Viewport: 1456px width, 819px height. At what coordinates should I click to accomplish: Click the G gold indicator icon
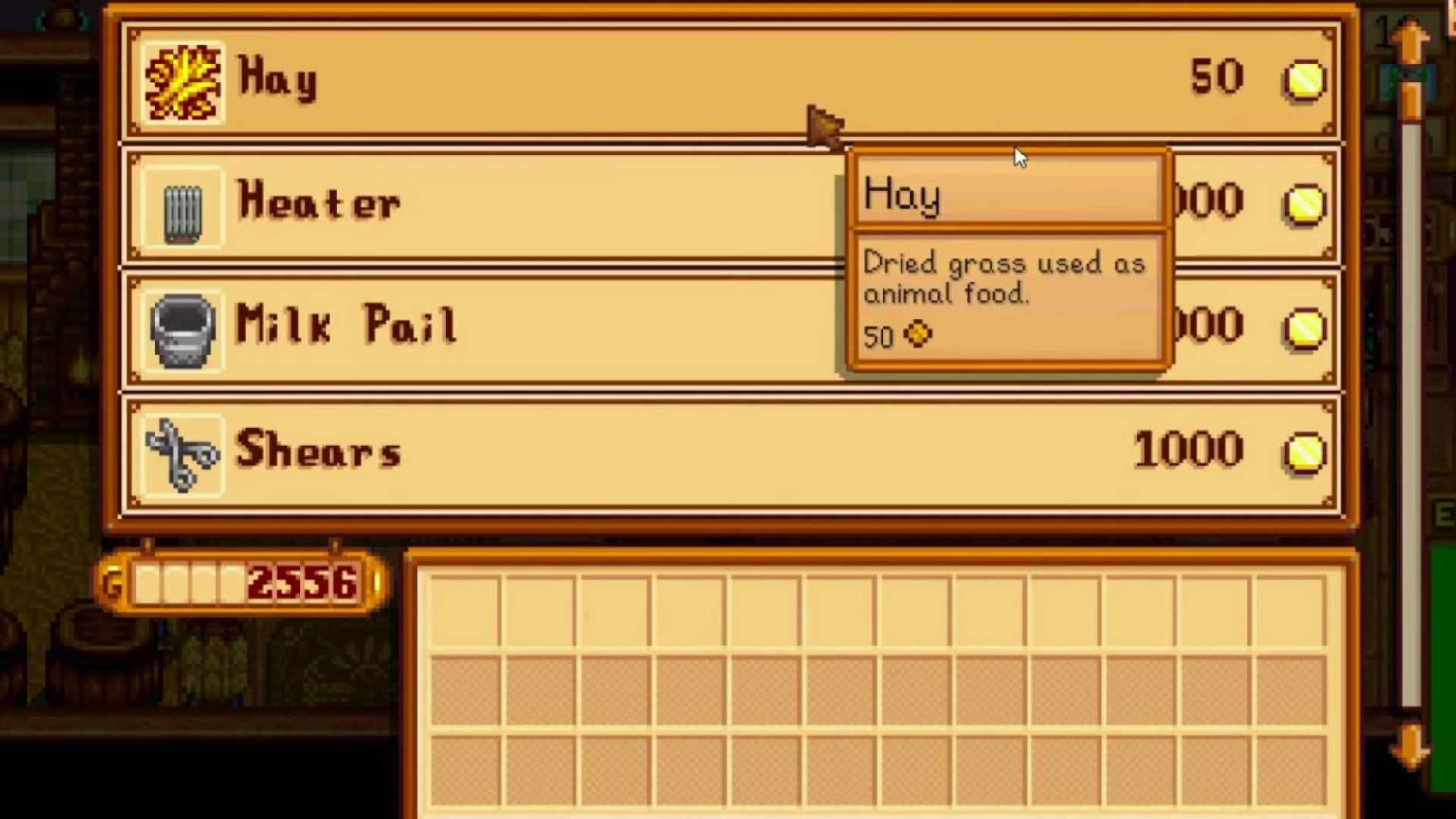pos(116,586)
